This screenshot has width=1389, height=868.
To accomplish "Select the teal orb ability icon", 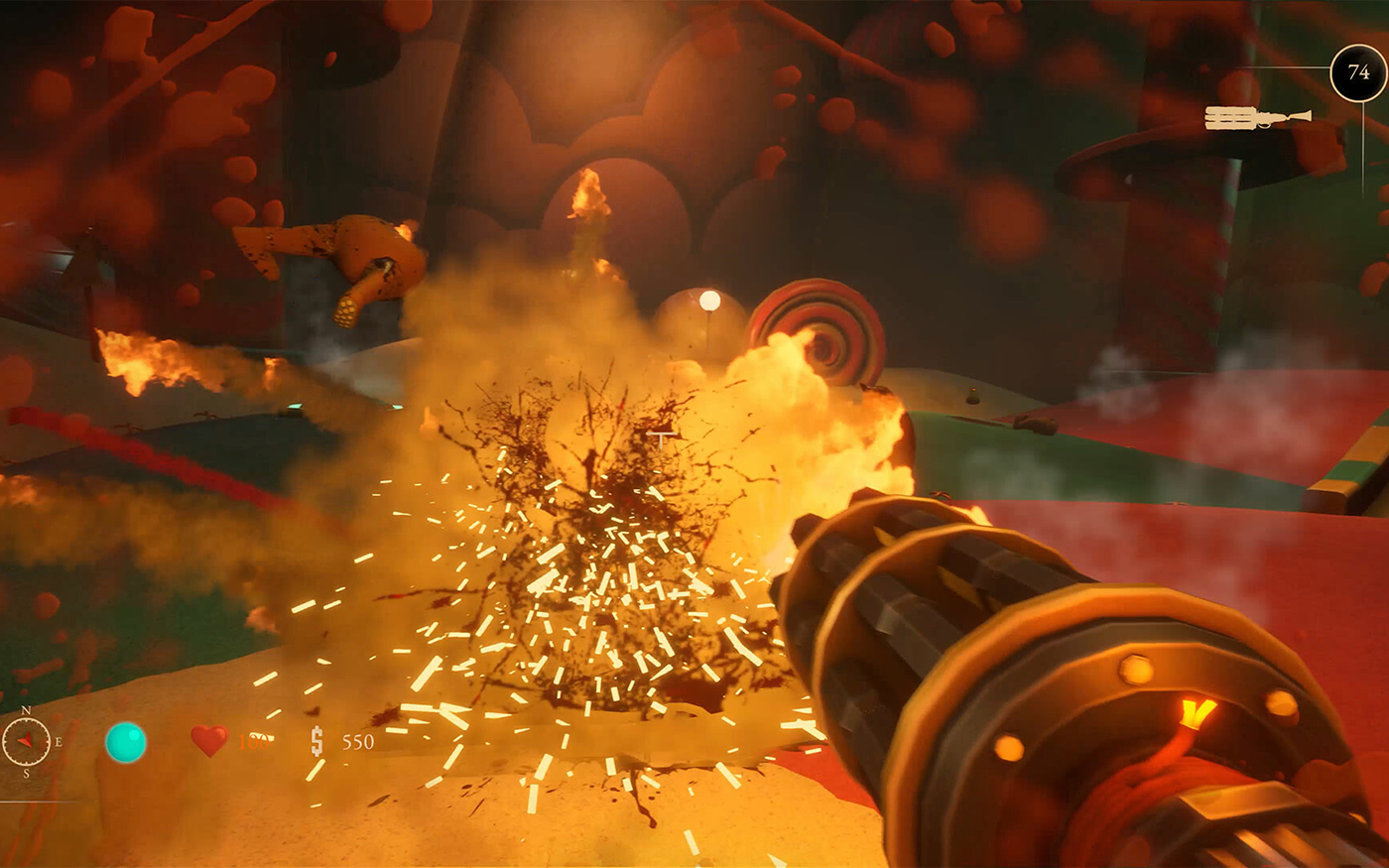I will [126, 742].
